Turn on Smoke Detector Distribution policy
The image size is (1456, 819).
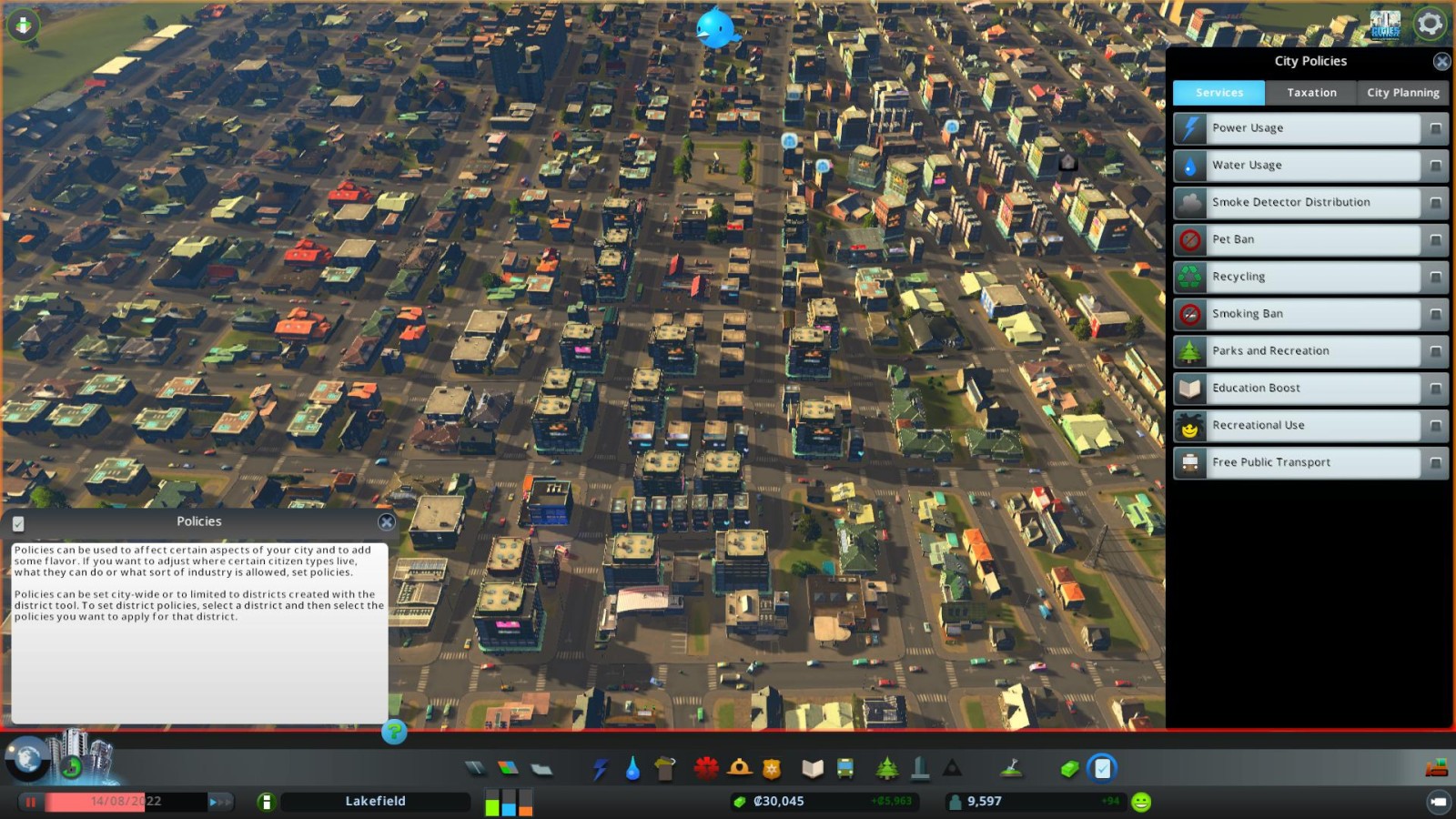click(1435, 203)
